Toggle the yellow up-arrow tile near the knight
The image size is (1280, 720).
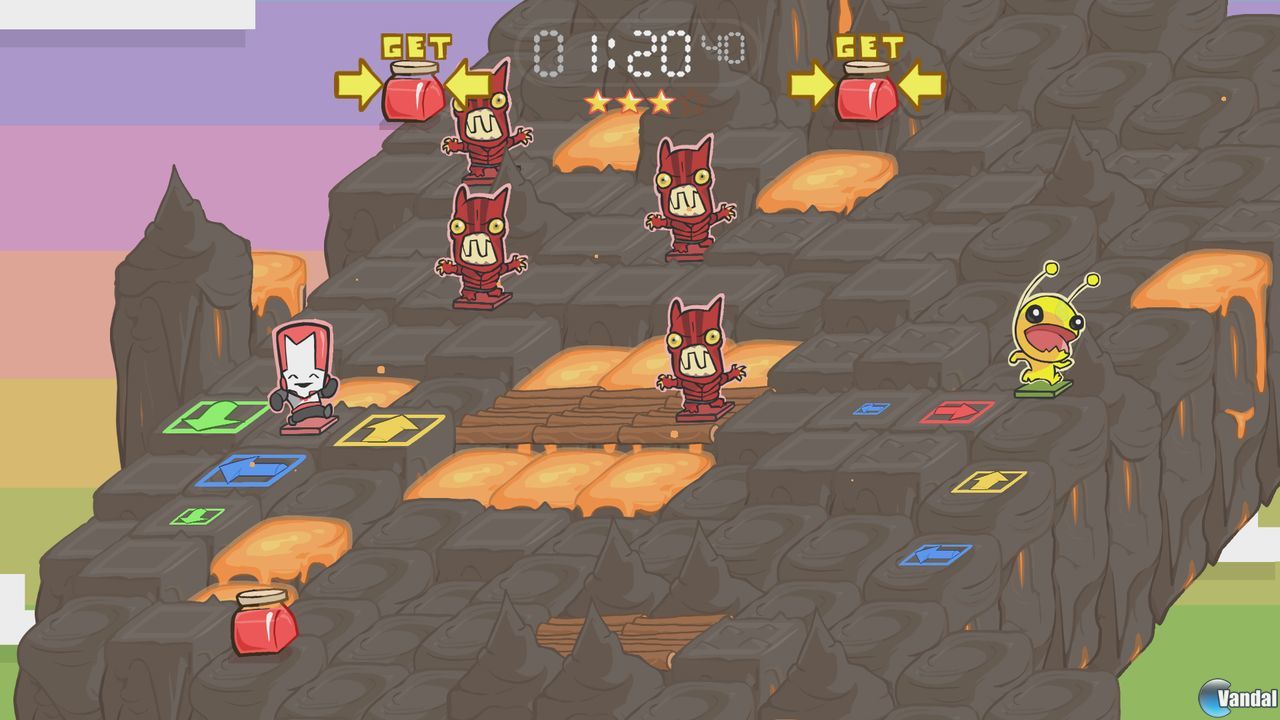point(390,430)
